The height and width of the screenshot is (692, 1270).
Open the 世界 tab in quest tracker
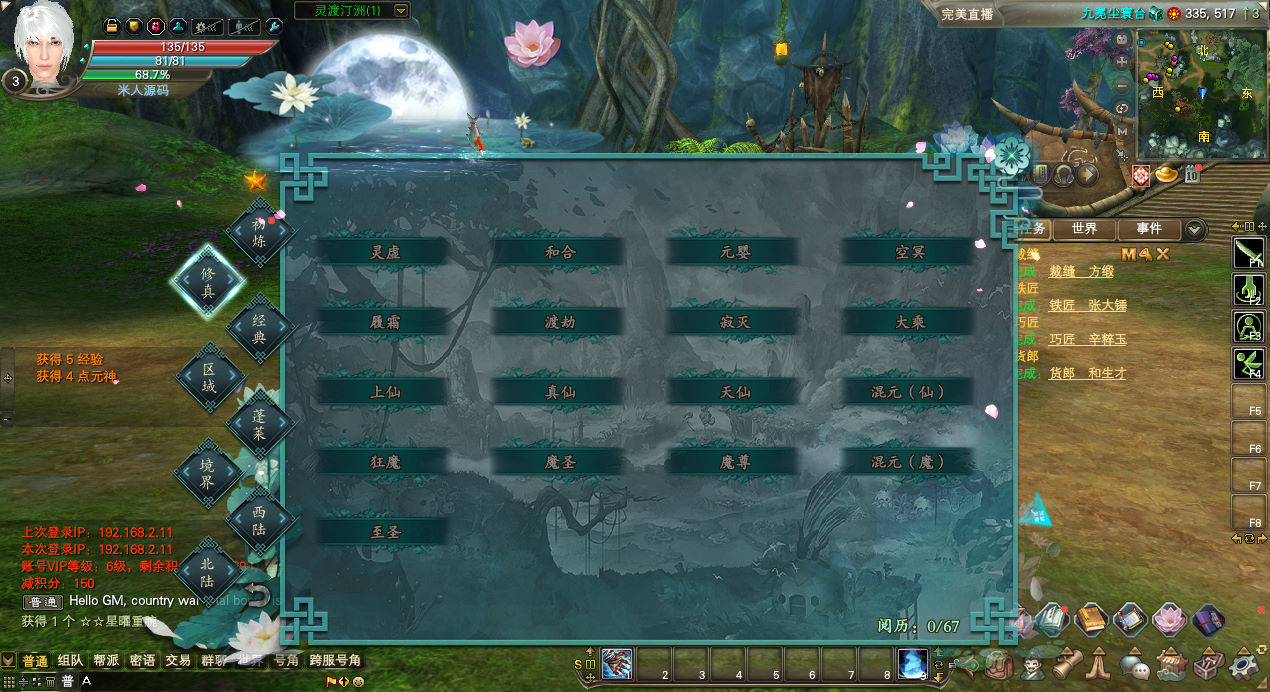point(1084,229)
